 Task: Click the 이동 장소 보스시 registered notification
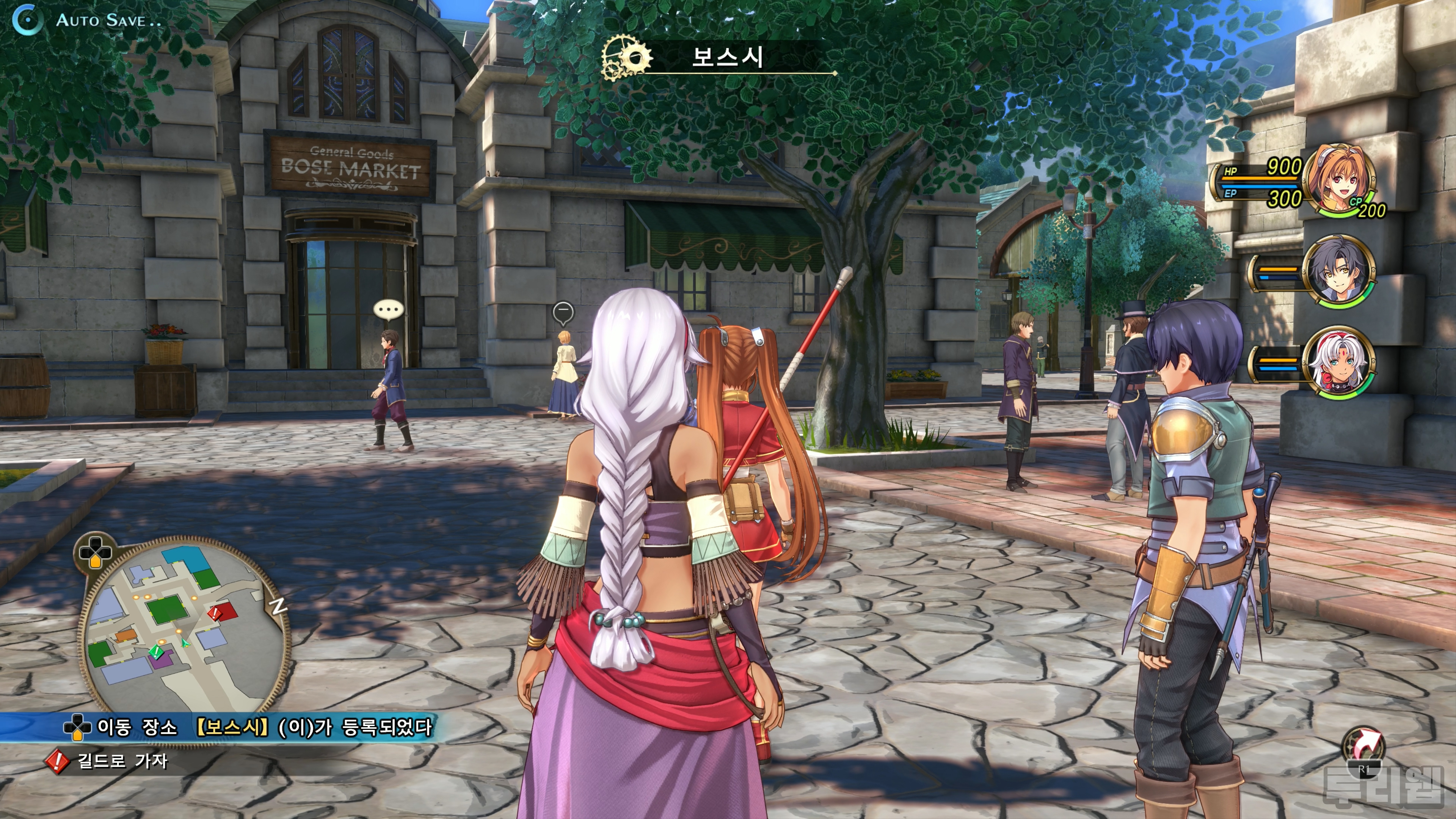249,728
